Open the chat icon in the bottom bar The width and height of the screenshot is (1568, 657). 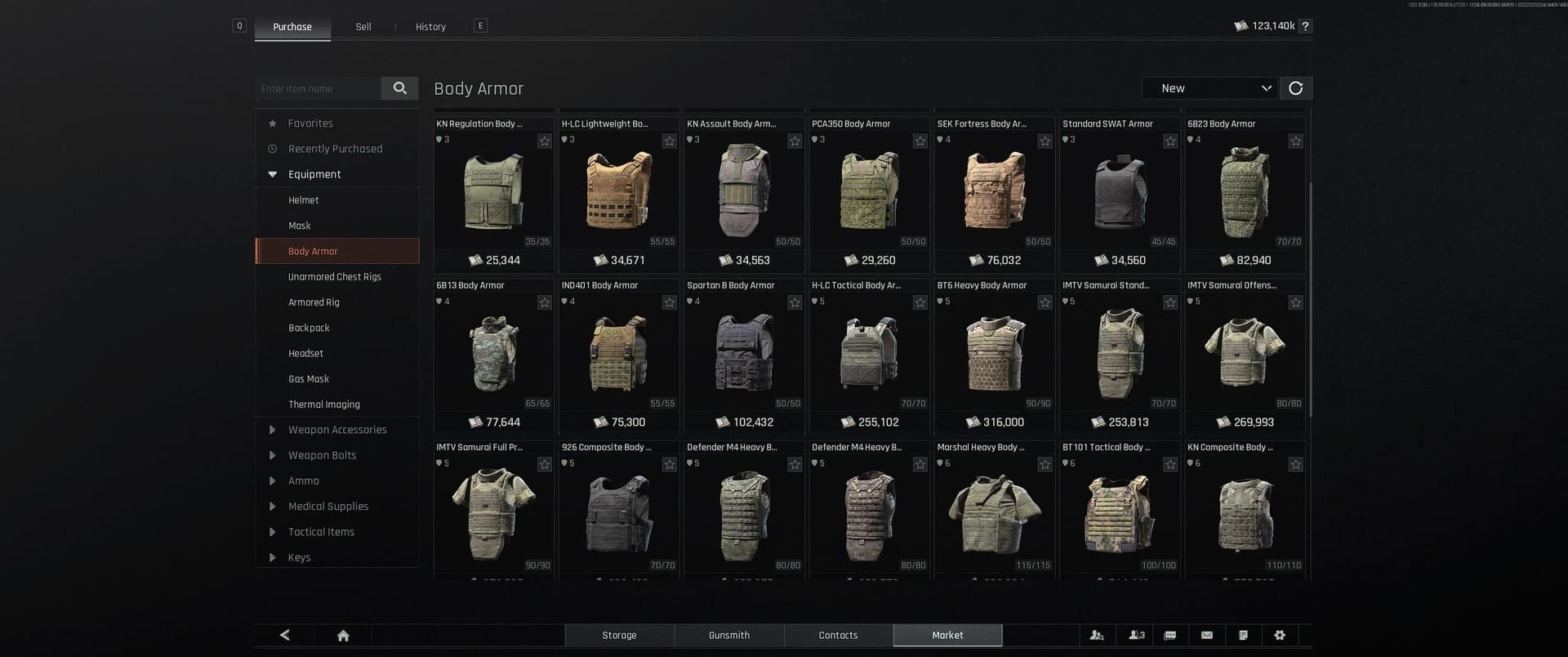pos(1170,635)
